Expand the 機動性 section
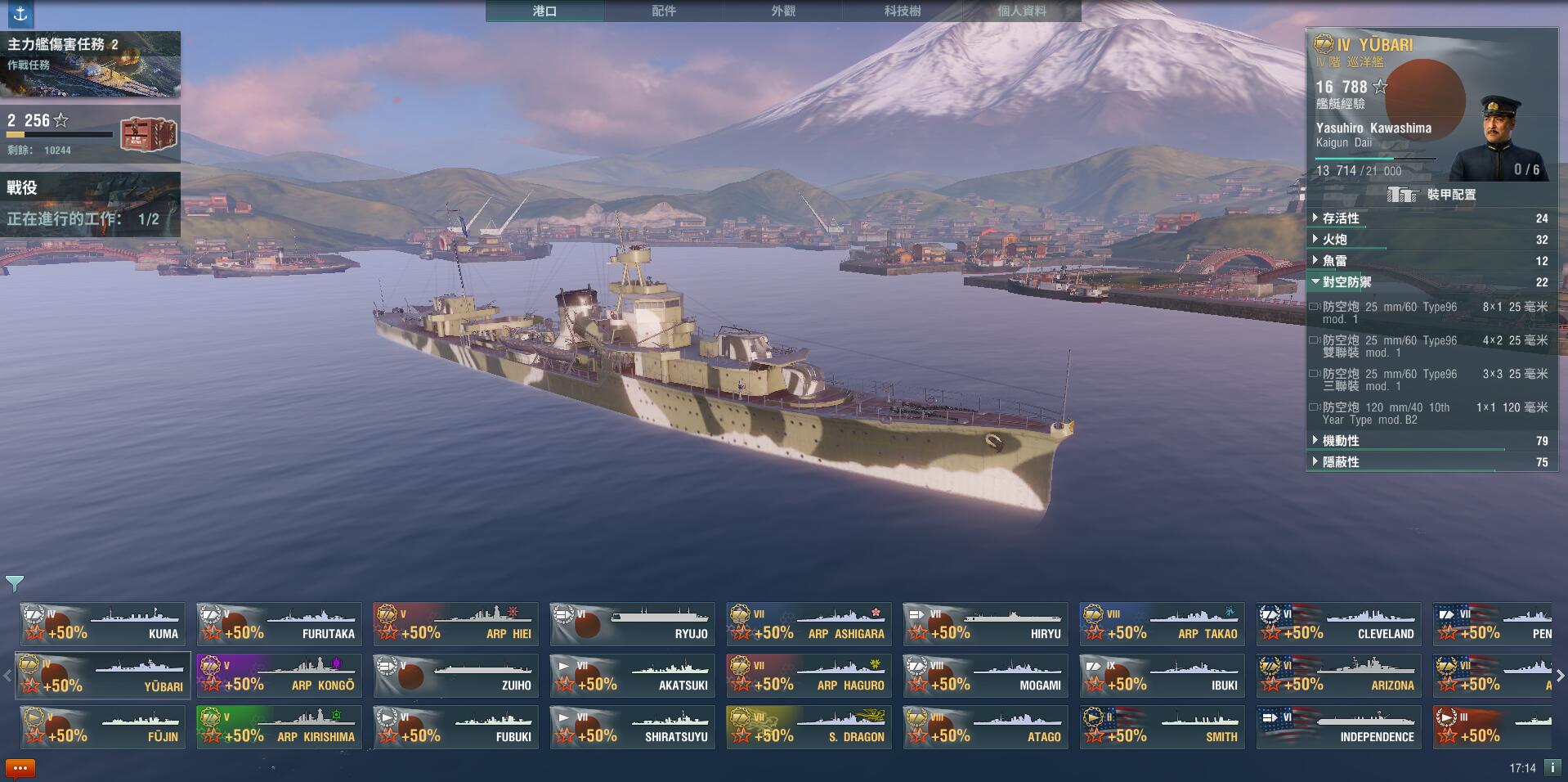The width and height of the screenshot is (1568, 782). [x=1341, y=441]
